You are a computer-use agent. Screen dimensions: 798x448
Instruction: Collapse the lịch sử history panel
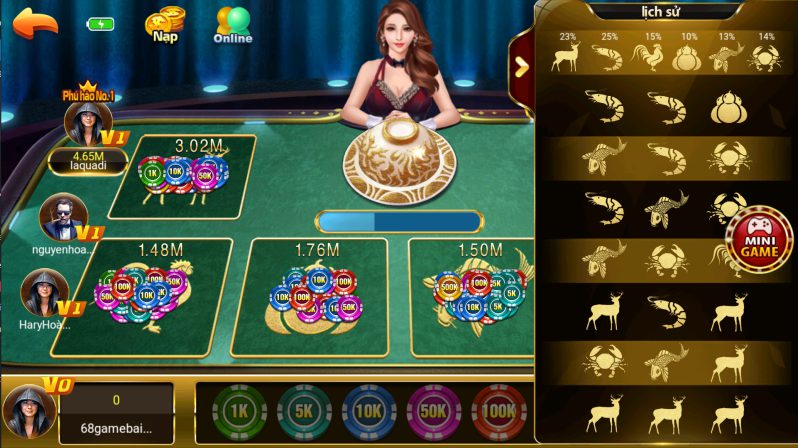(520, 66)
